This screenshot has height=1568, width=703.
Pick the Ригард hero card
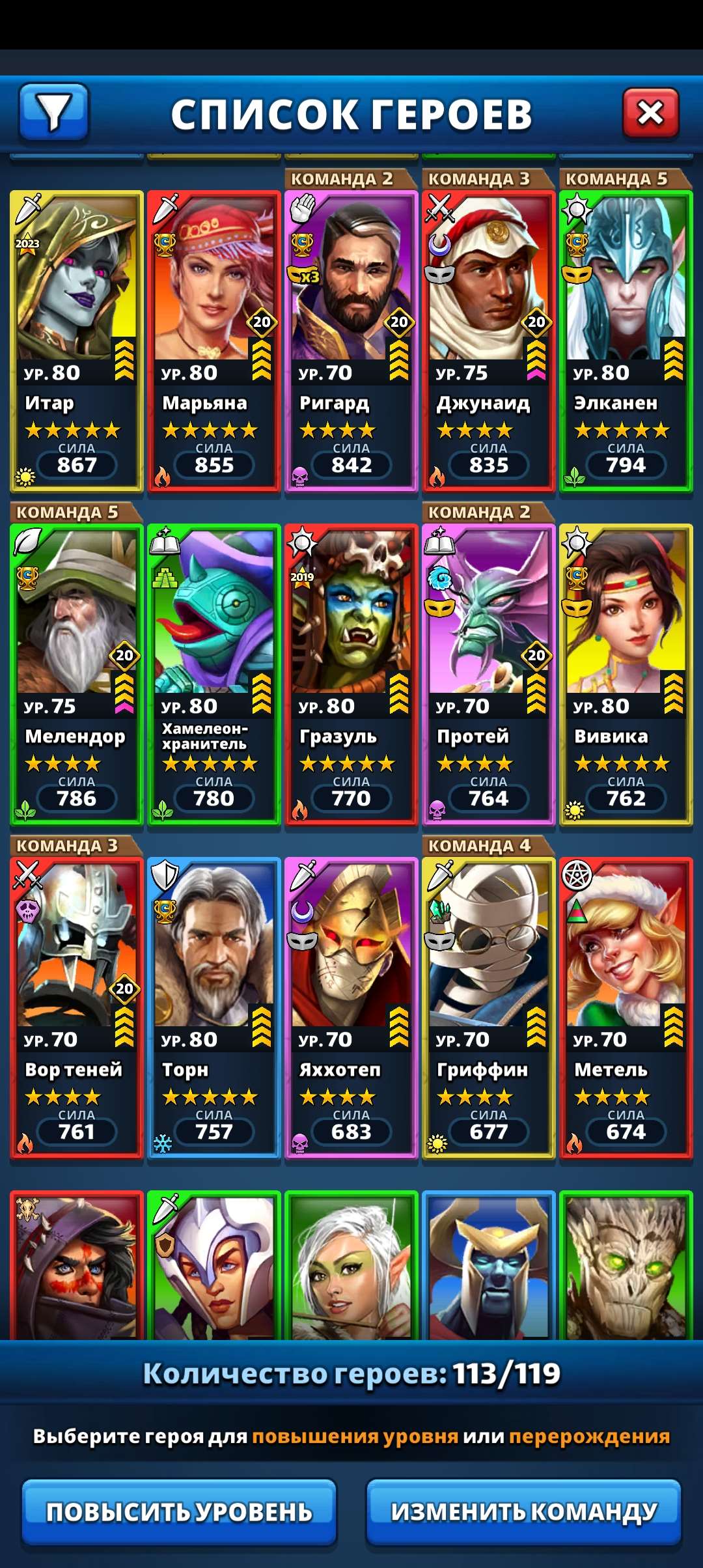pyautogui.click(x=351, y=341)
